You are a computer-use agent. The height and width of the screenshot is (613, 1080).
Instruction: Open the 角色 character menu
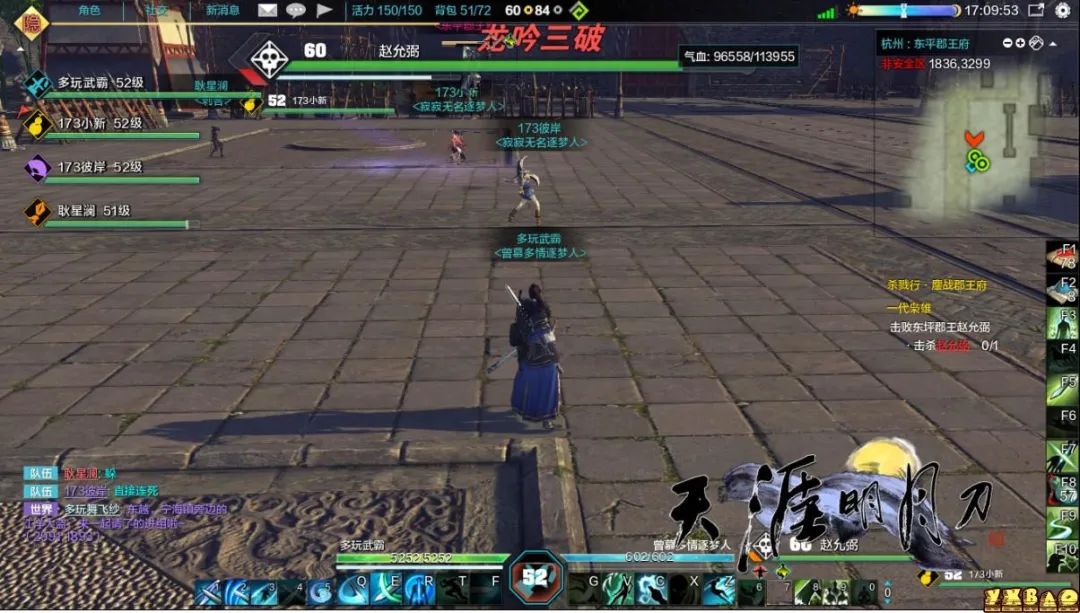(89, 10)
